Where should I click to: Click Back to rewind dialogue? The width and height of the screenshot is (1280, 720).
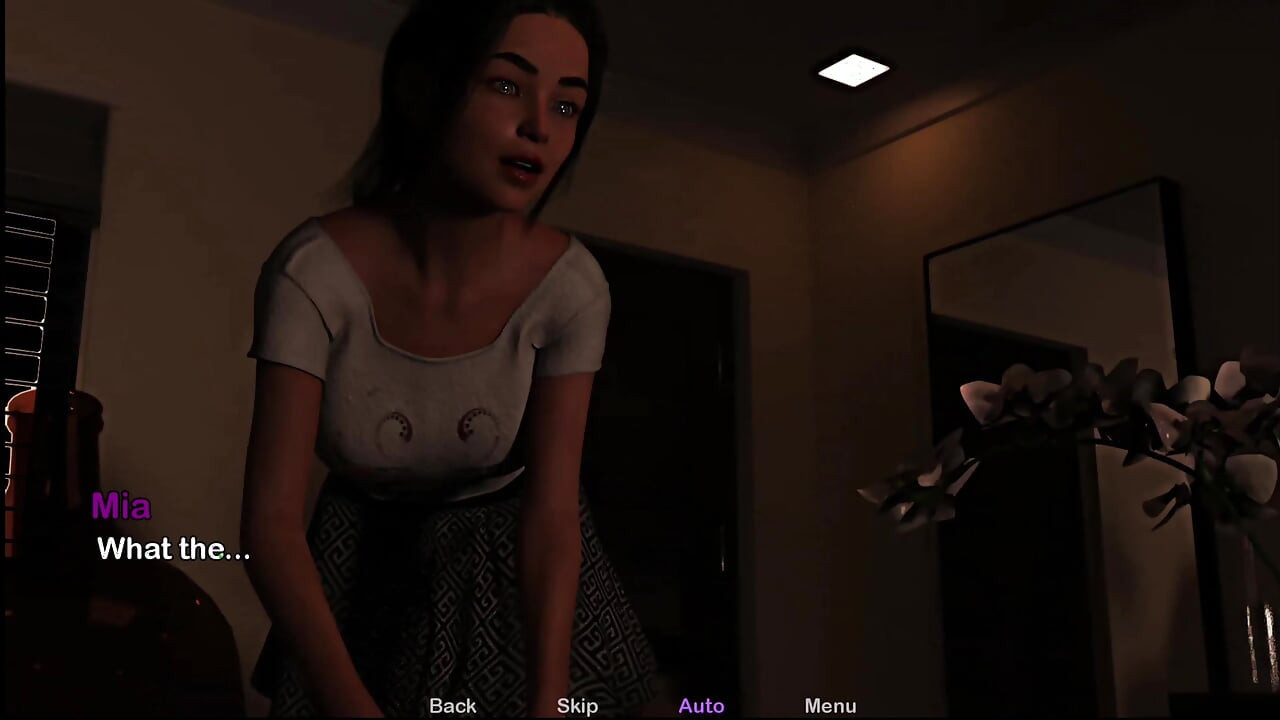452,706
